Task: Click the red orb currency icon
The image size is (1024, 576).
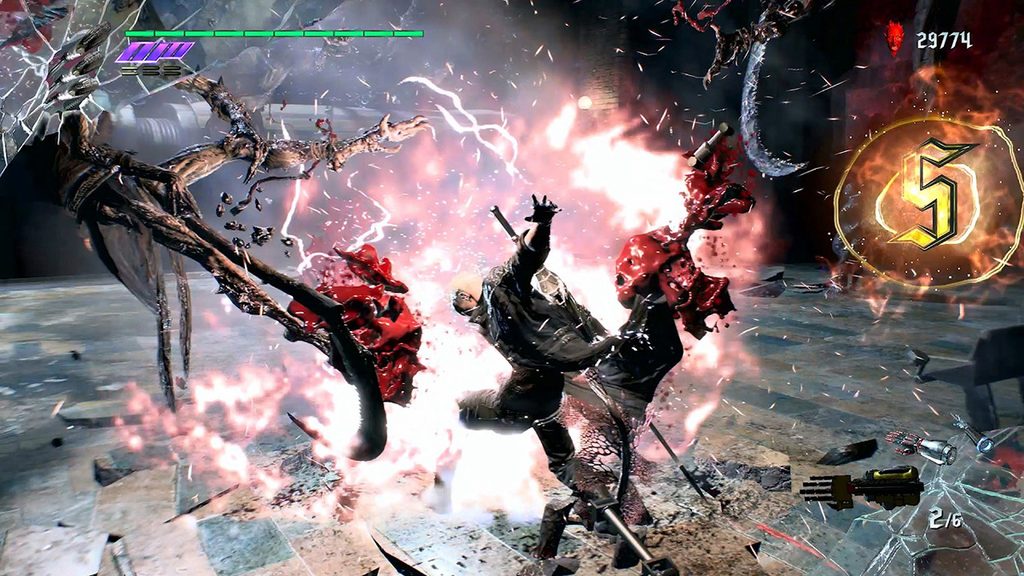Action: point(895,38)
